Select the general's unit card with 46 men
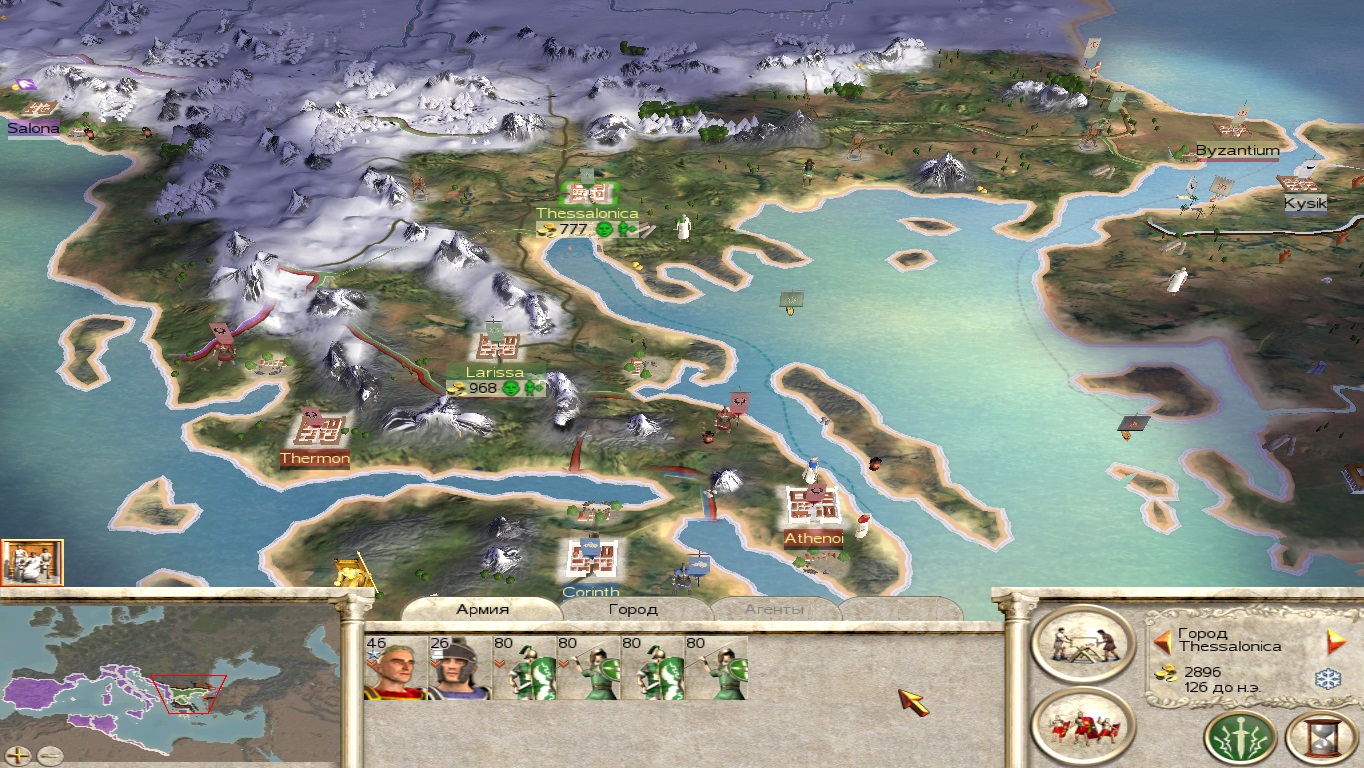The height and width of the screenshot is (768, 1364). 395,668
